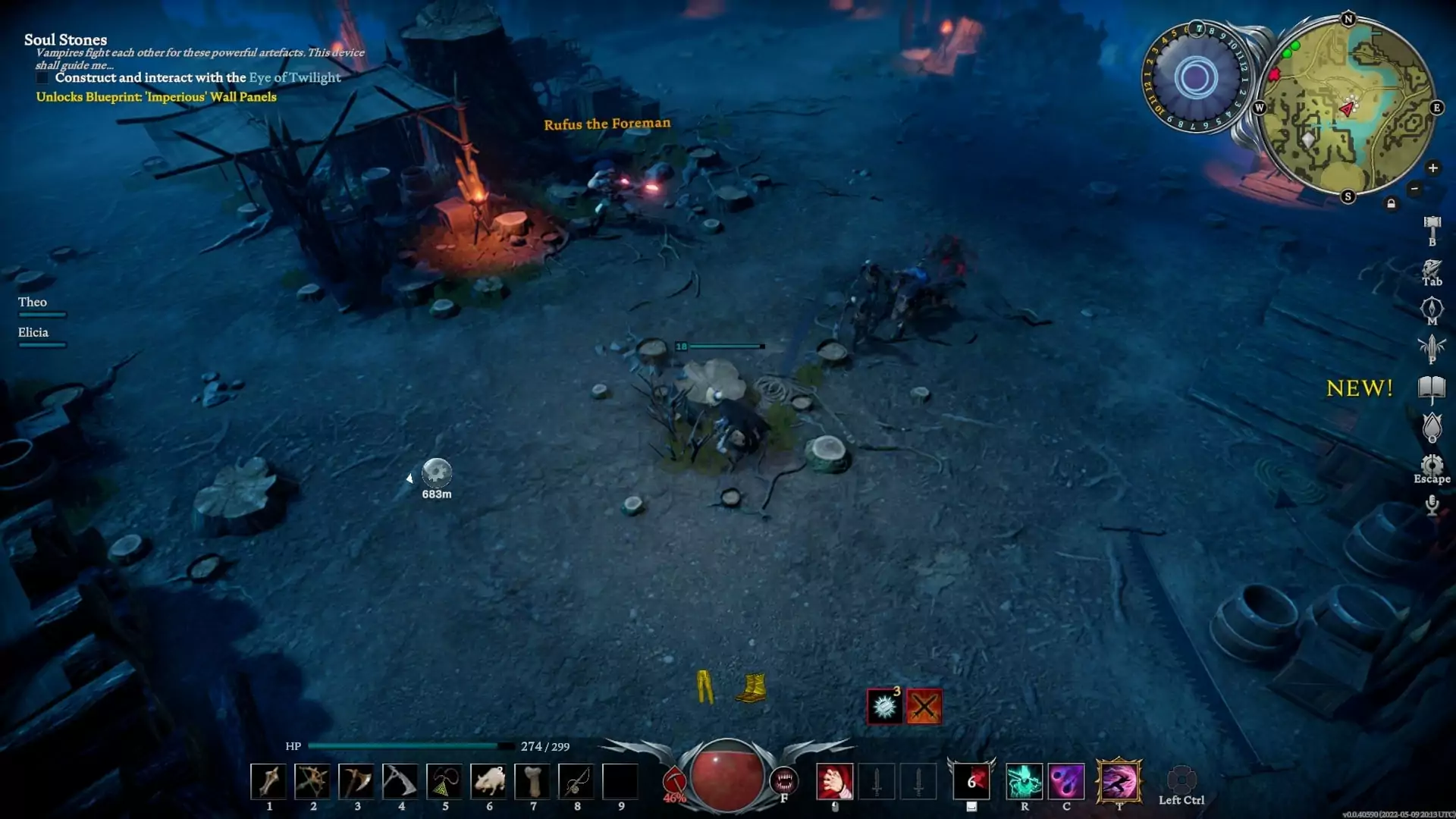Select the rat item in hotbar
The width and height of the screenshot is (1456, 819).
[x=488, y=781]
